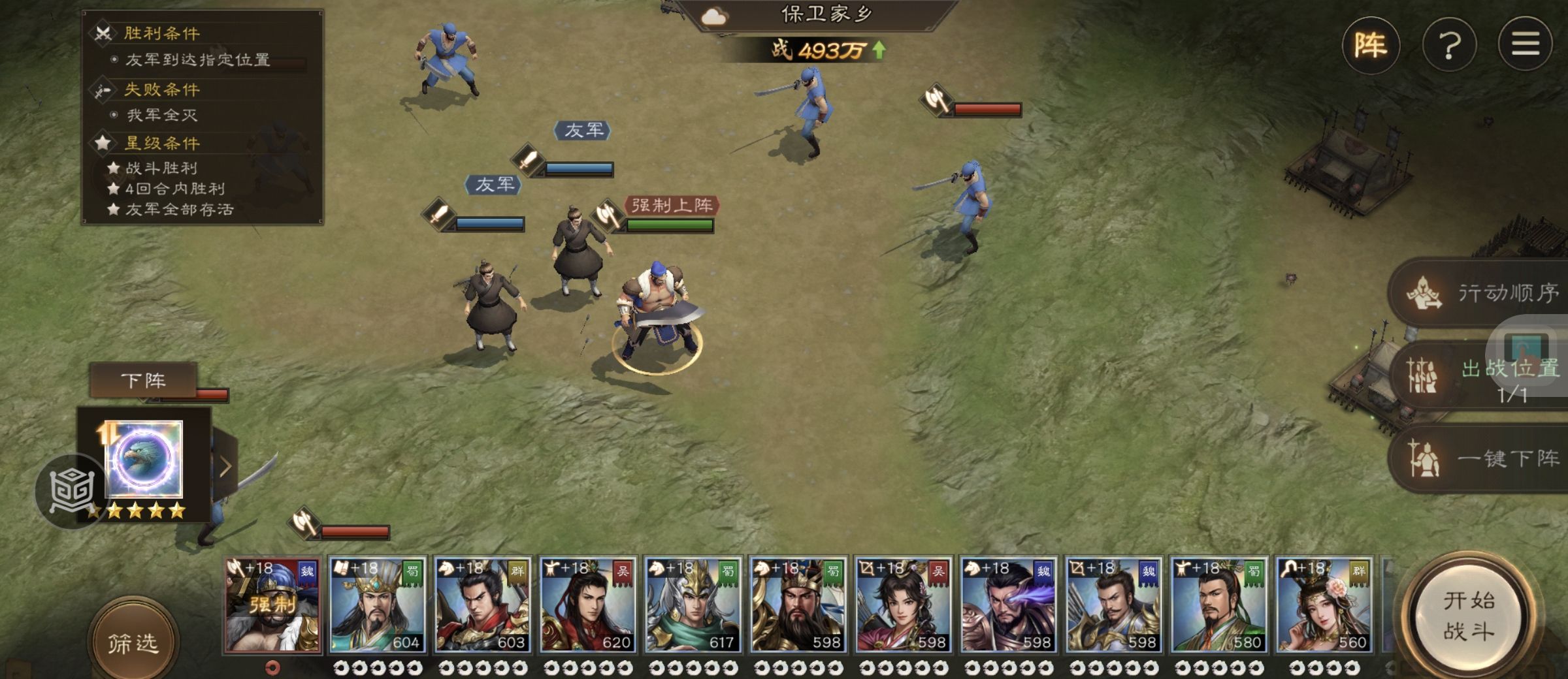Image resolution: width=1568 pixels, height=679 pixels.
Task: Select the purple-eyed hero card
Action: click(x=1008, y=605)
